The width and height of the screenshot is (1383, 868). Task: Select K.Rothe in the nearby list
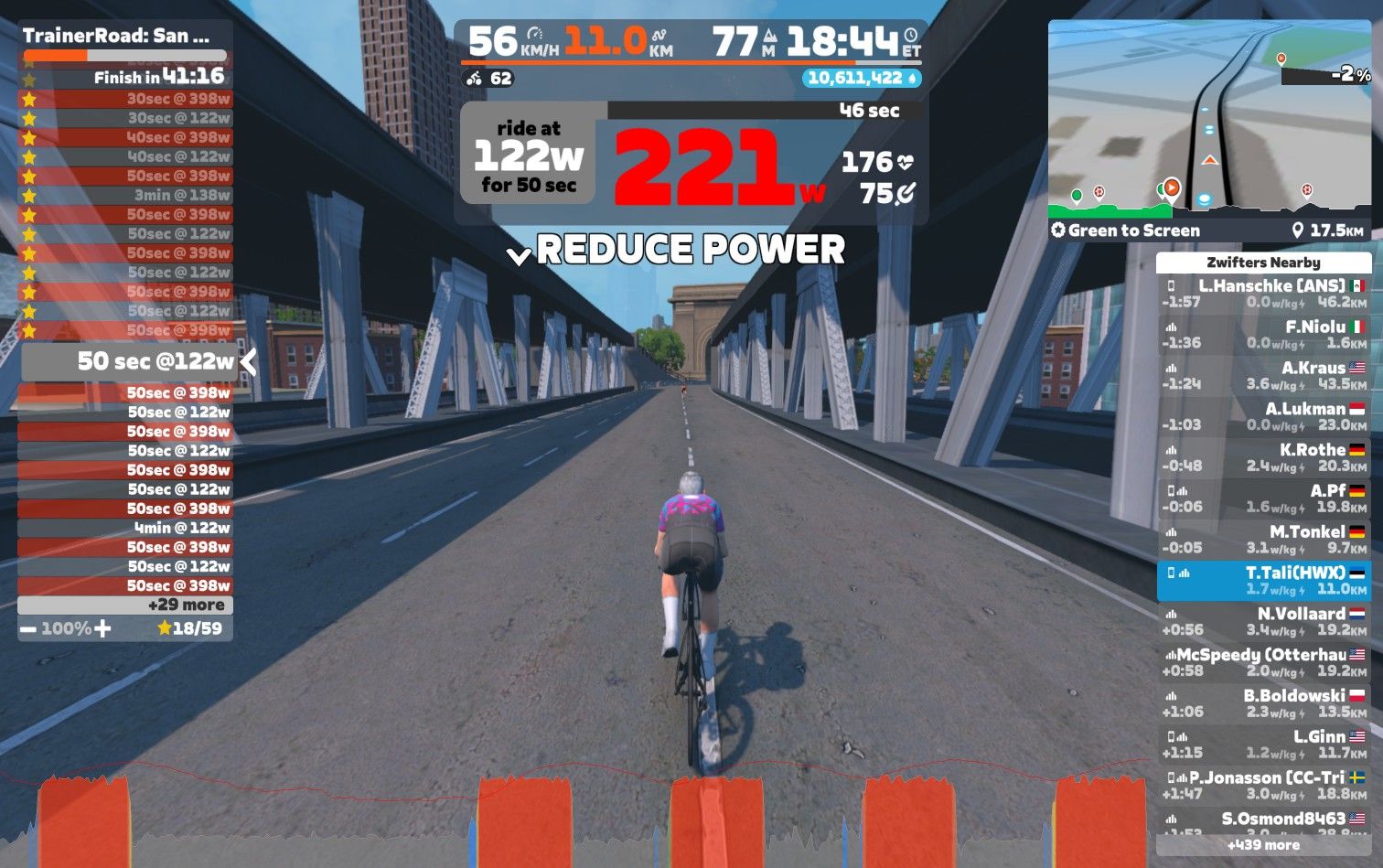click(1263, 457)
